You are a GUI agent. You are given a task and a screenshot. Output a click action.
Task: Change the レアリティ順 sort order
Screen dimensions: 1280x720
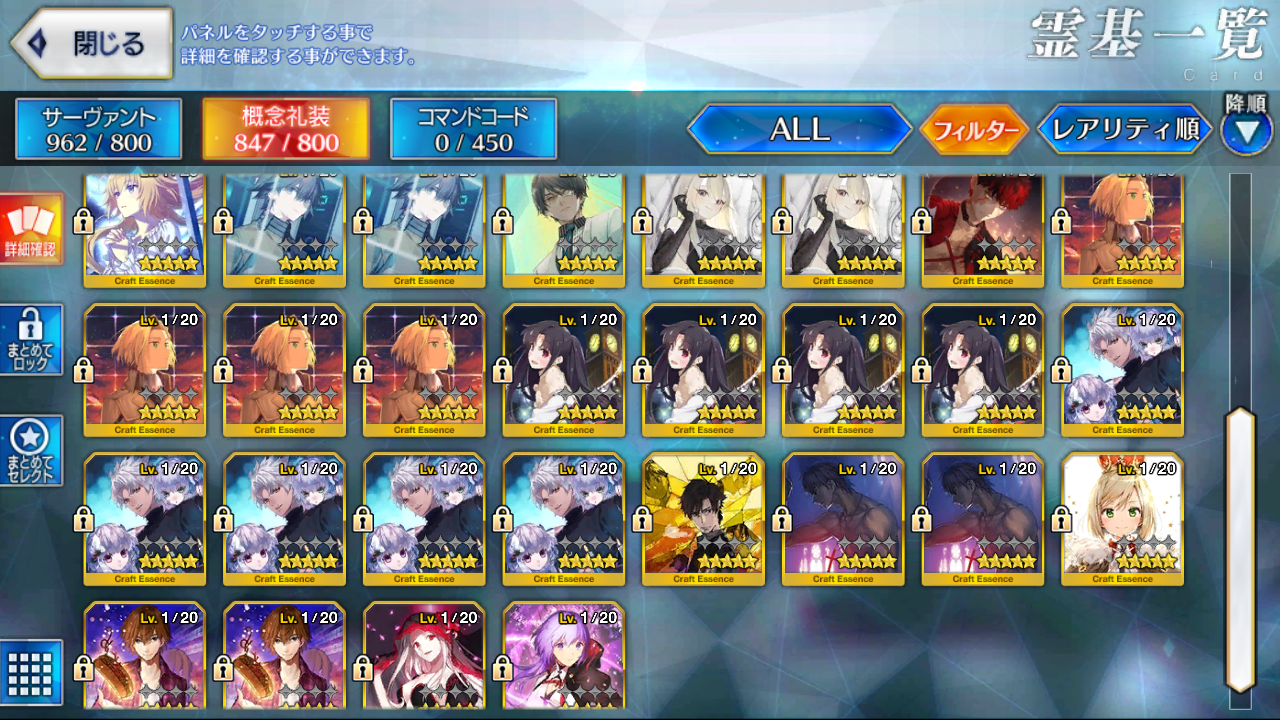[1125, 130]
